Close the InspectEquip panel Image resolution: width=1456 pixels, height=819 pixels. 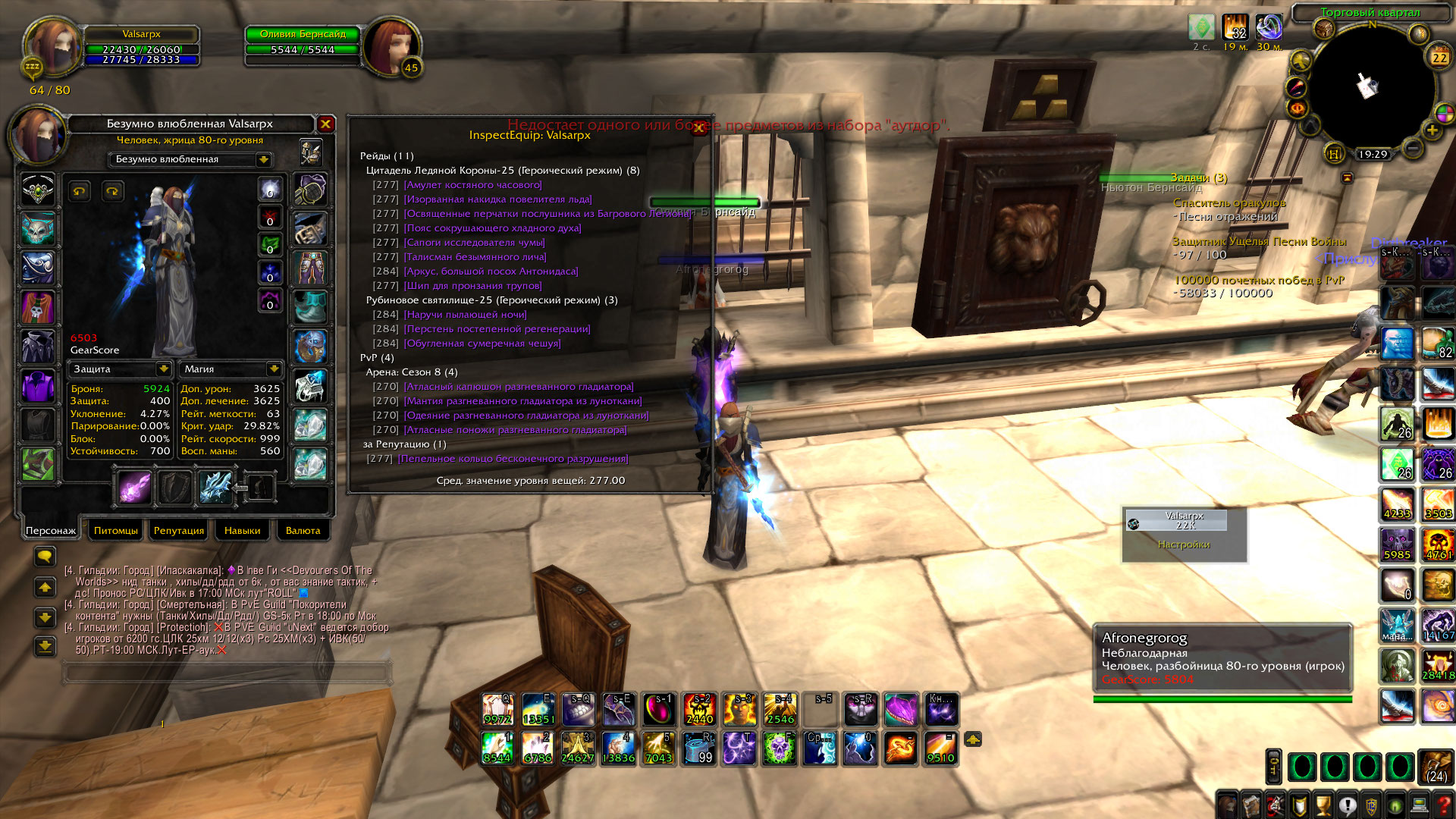(x=698, y=128)
